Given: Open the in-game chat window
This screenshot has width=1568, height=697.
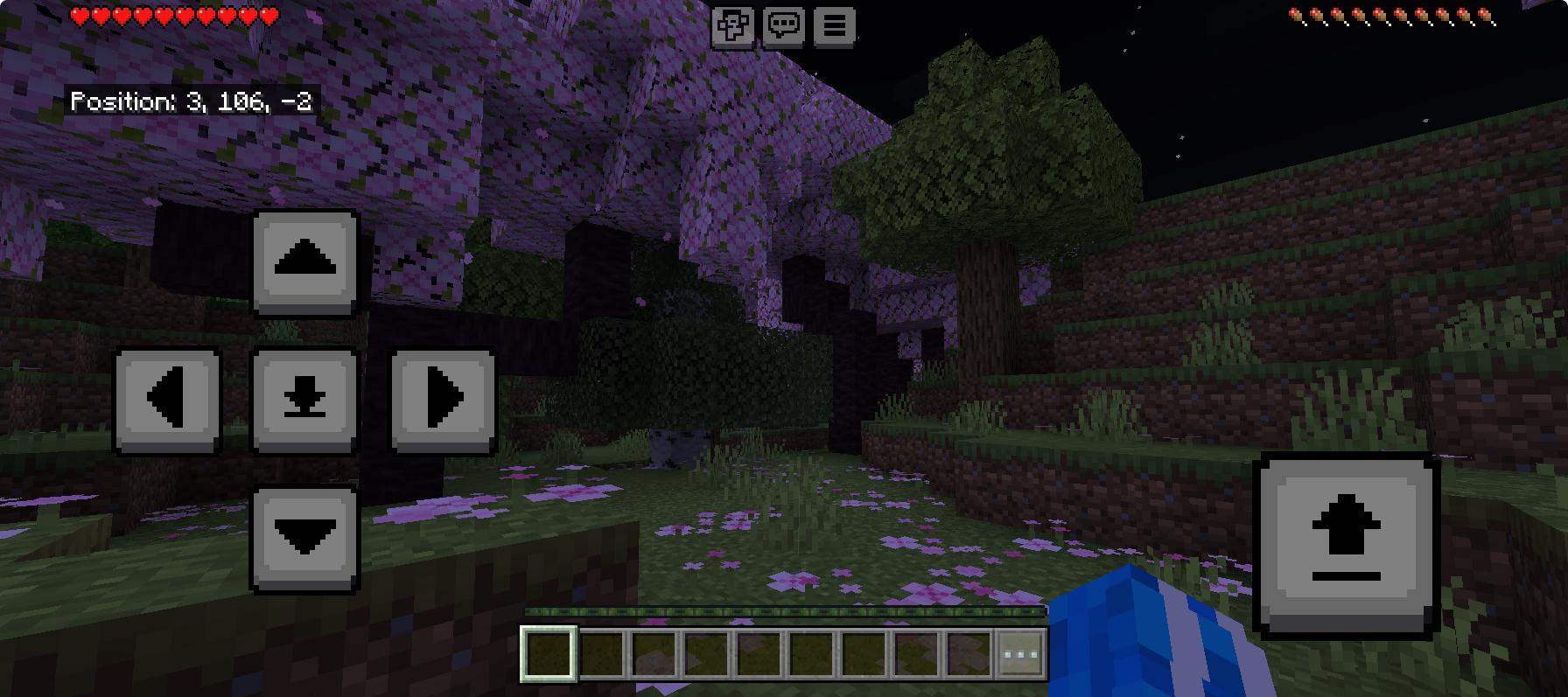Looking at the screenshot, I should pyautogui.click(x=785, y=25).
